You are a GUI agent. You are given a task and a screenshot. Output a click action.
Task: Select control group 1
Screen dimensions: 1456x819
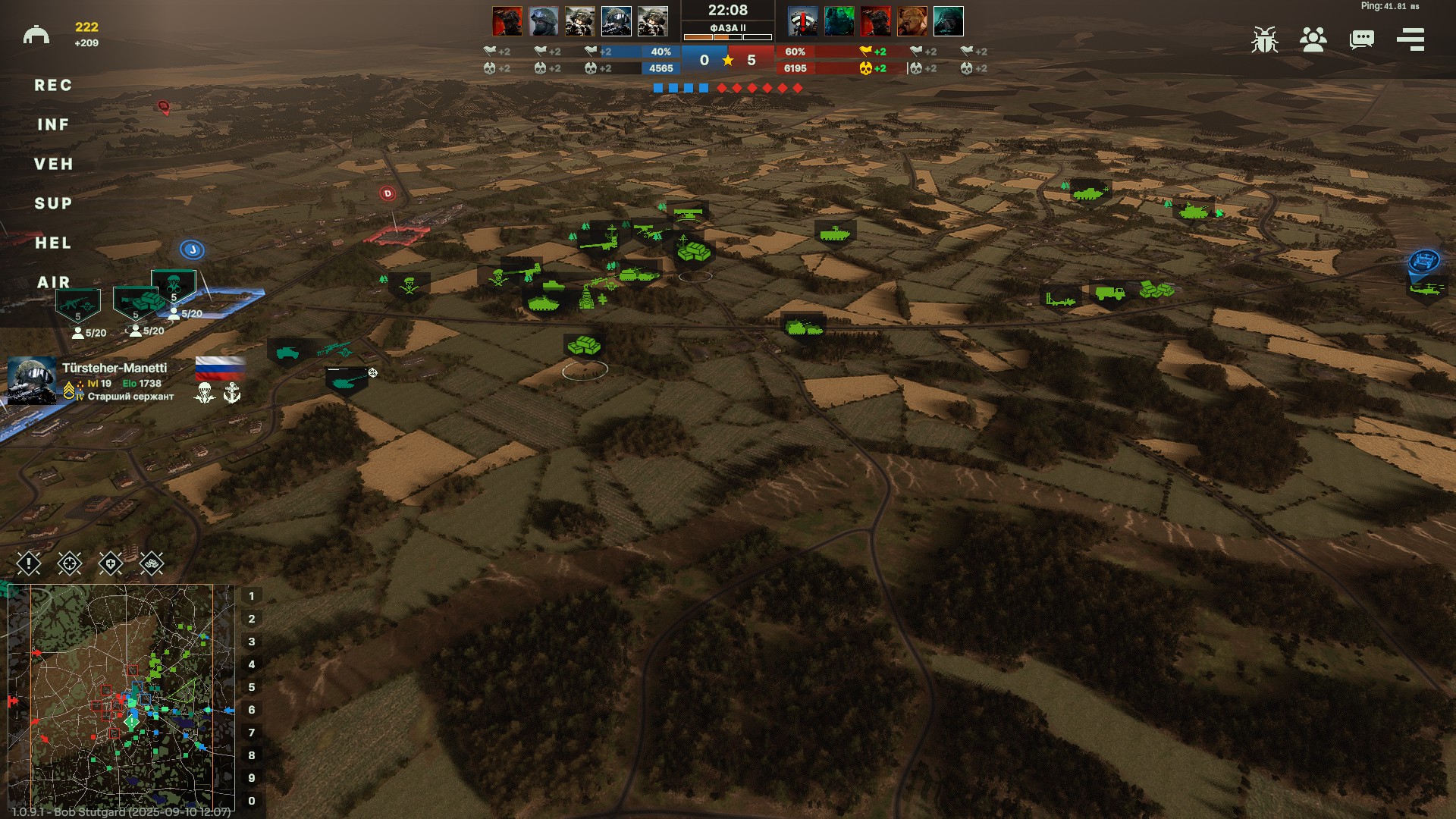(x=252, y=596)
